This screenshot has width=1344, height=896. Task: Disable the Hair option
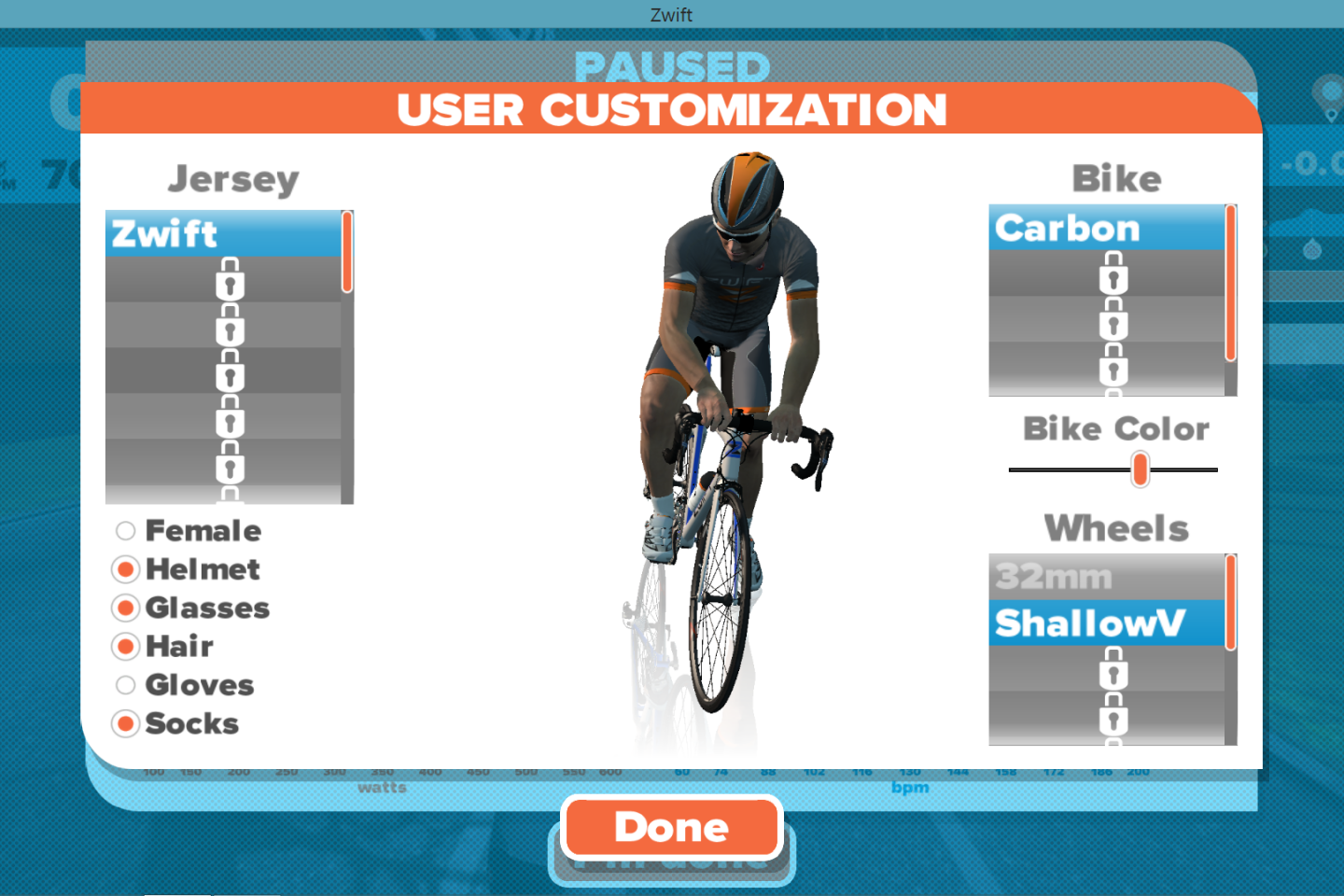(125, 646)
